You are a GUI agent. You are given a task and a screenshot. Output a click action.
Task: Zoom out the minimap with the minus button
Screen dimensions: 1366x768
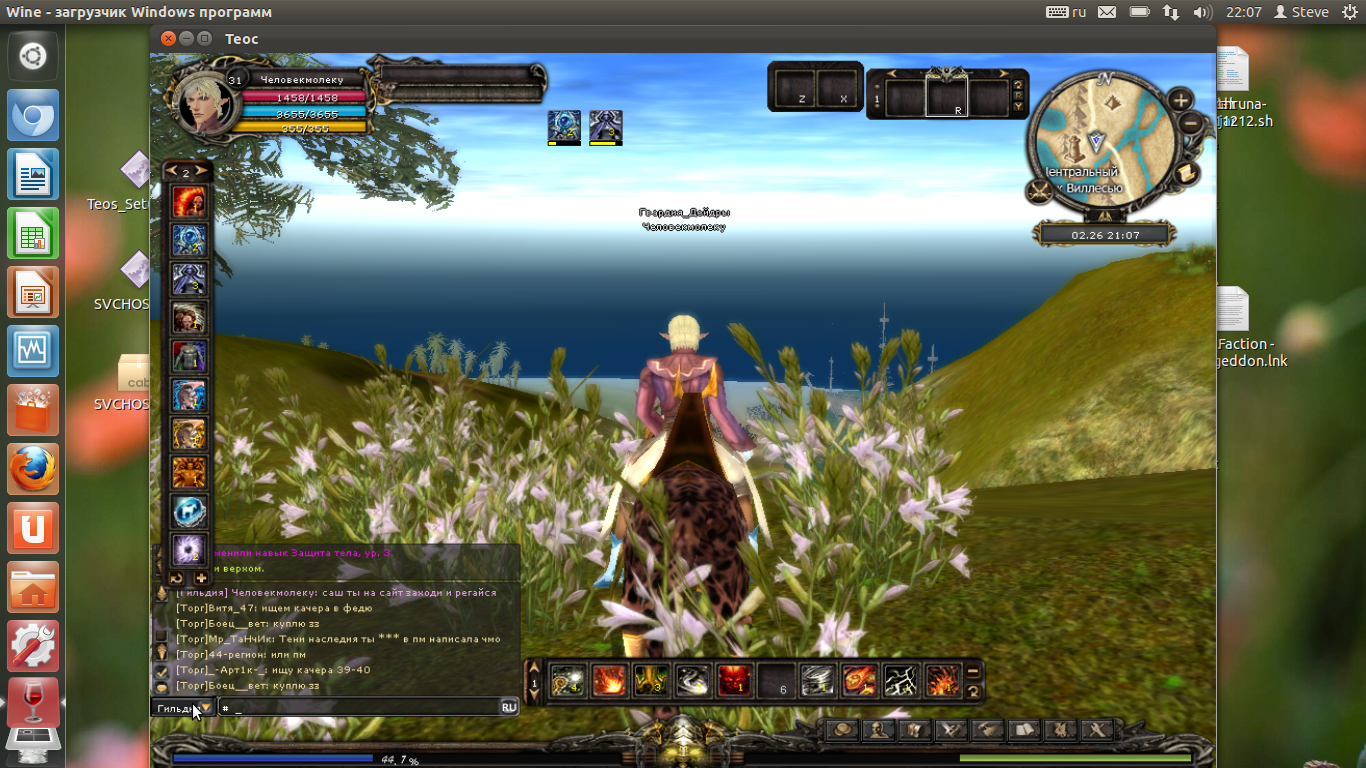1190,124
